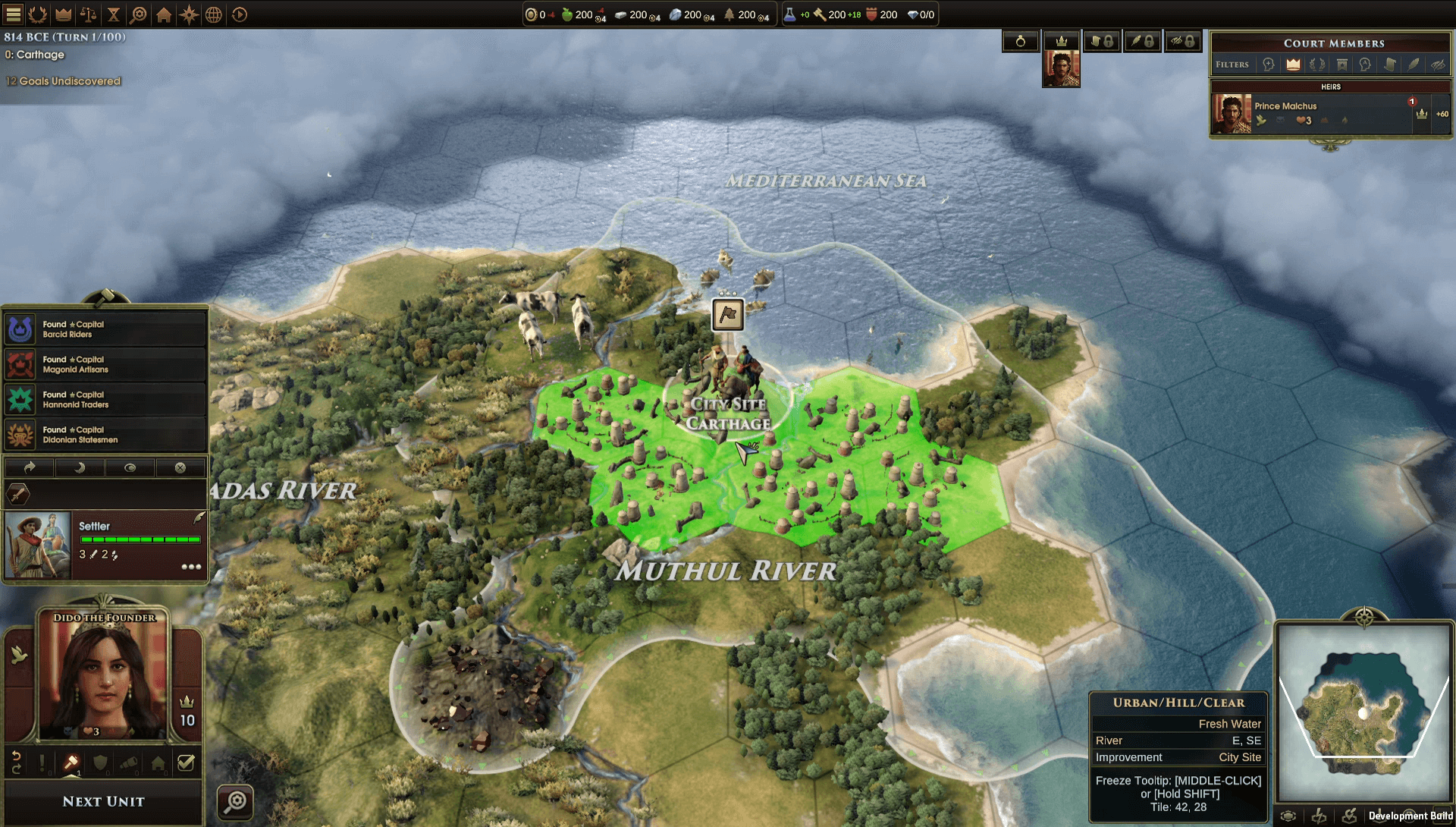Click the ring icon court tab

1021,42
